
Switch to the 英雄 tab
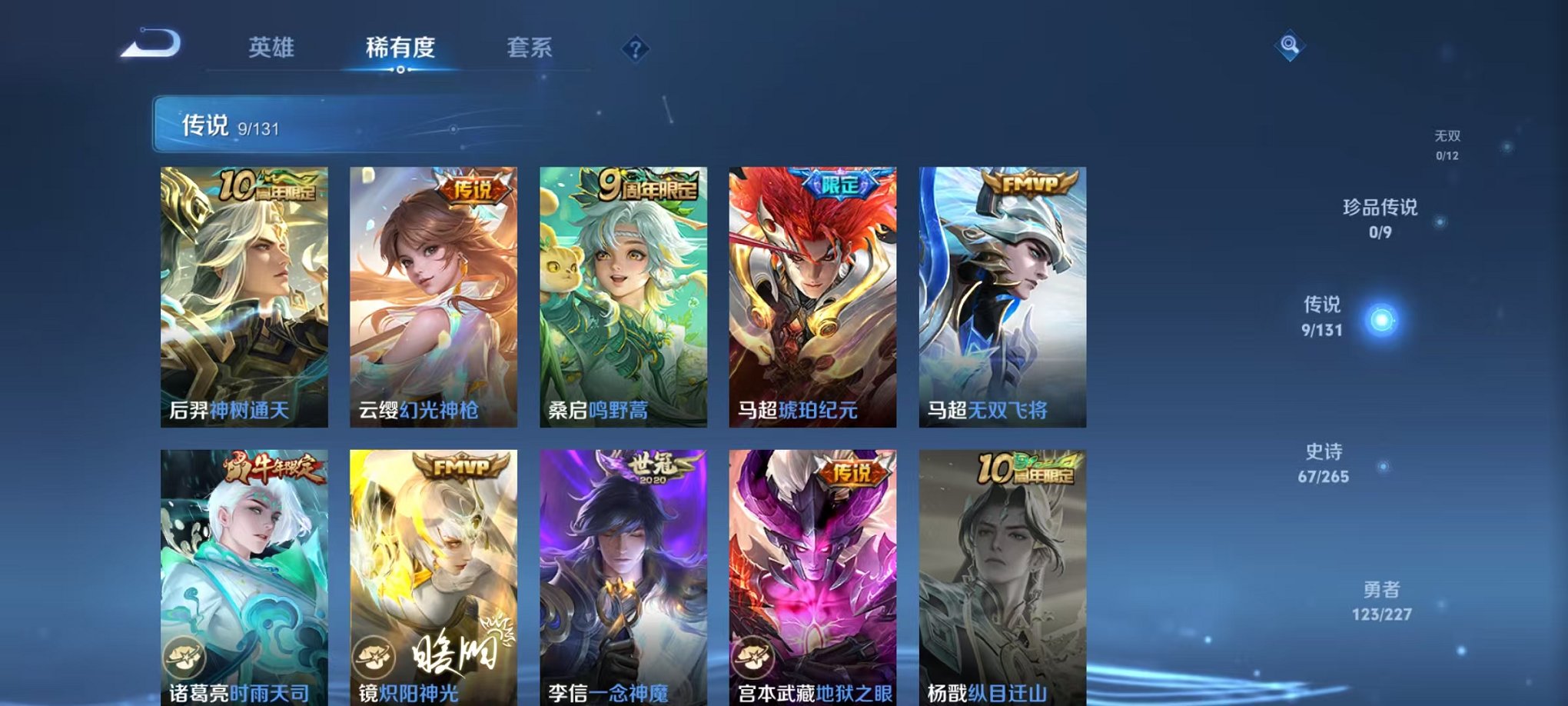coord(273,48)
